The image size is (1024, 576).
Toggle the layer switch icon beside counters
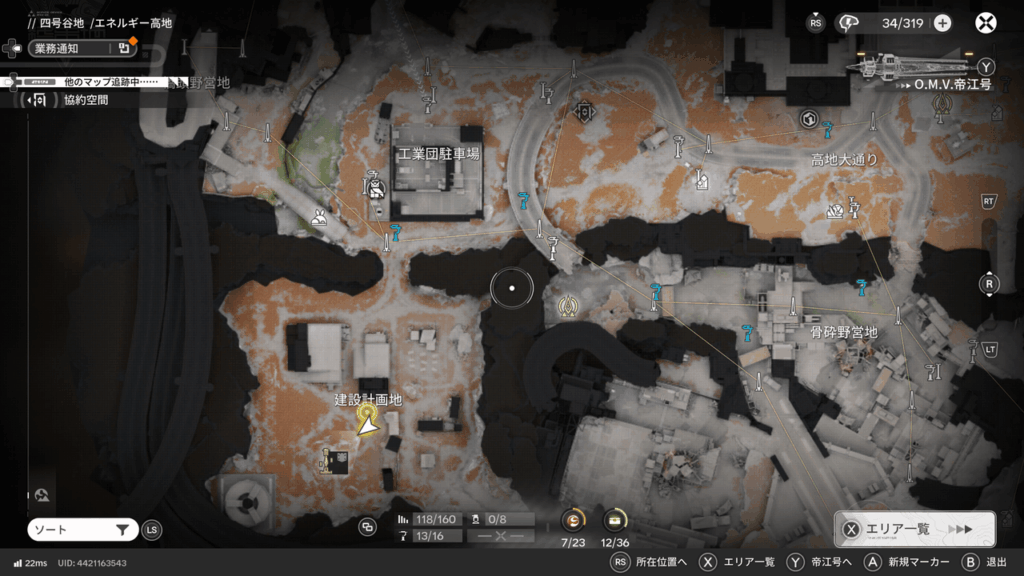(x=368, y=527)
